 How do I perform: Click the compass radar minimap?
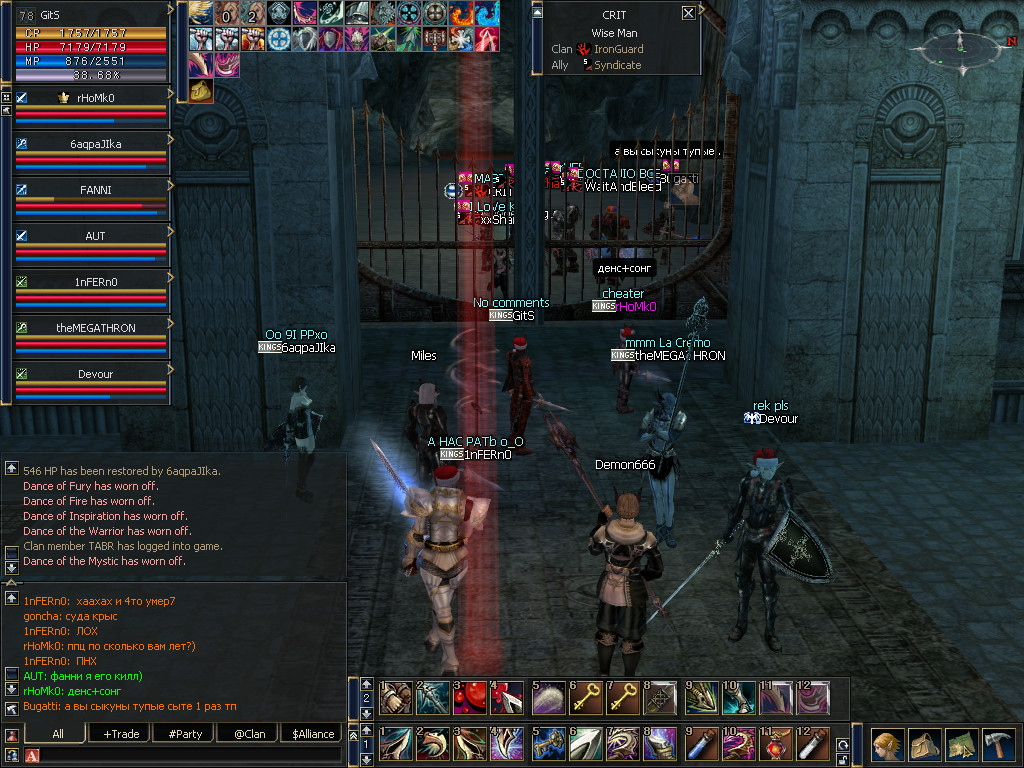pos(959,46)
